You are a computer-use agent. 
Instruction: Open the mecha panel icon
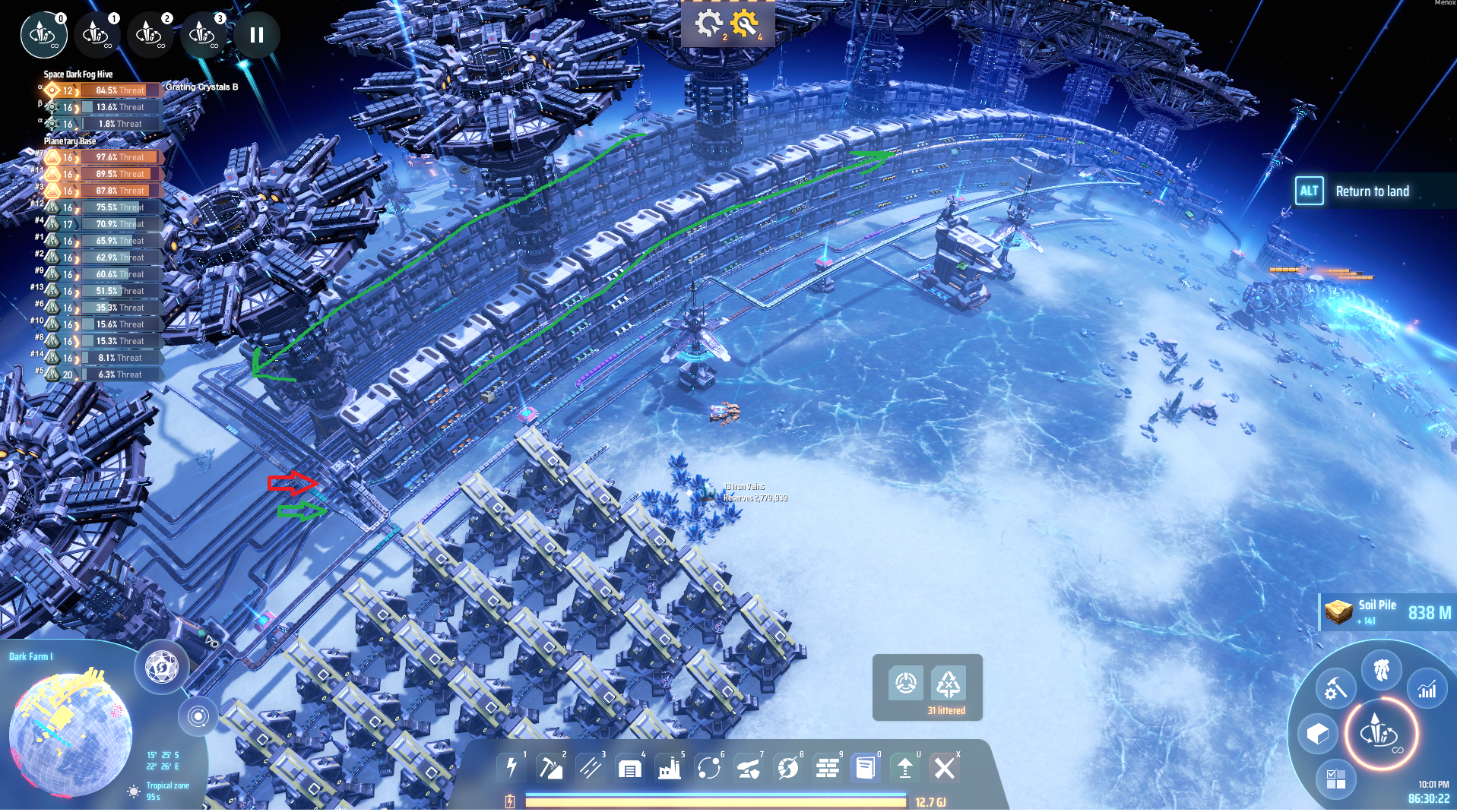pyautogui.click(x=1381, y=670)
